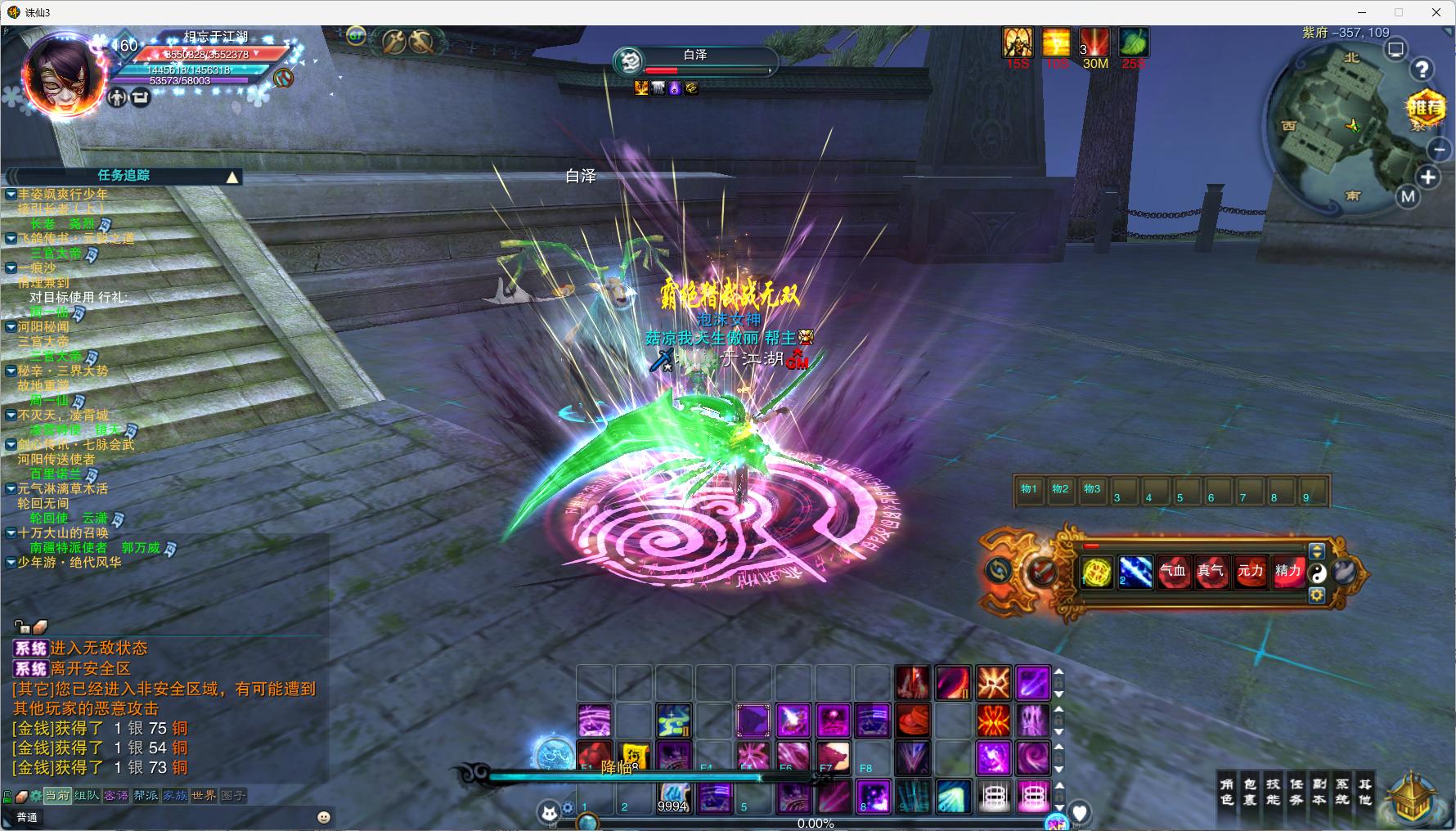This screenshot has height=831, width=1456.
Task: Switch chat to the 世界 world tab
Action: point(204,795)
